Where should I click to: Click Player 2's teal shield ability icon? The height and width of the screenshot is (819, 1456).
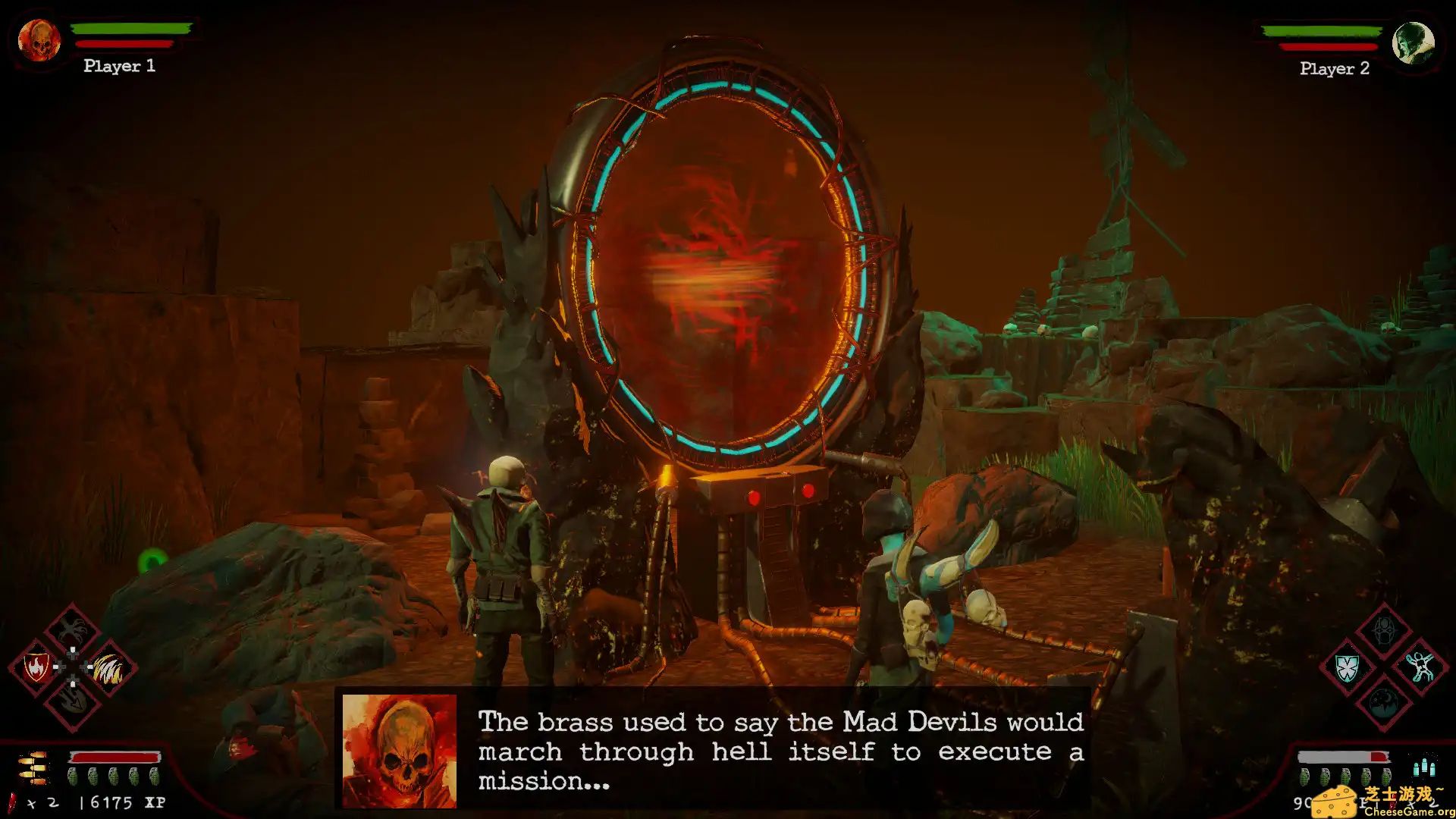(x=1347, y=668)
